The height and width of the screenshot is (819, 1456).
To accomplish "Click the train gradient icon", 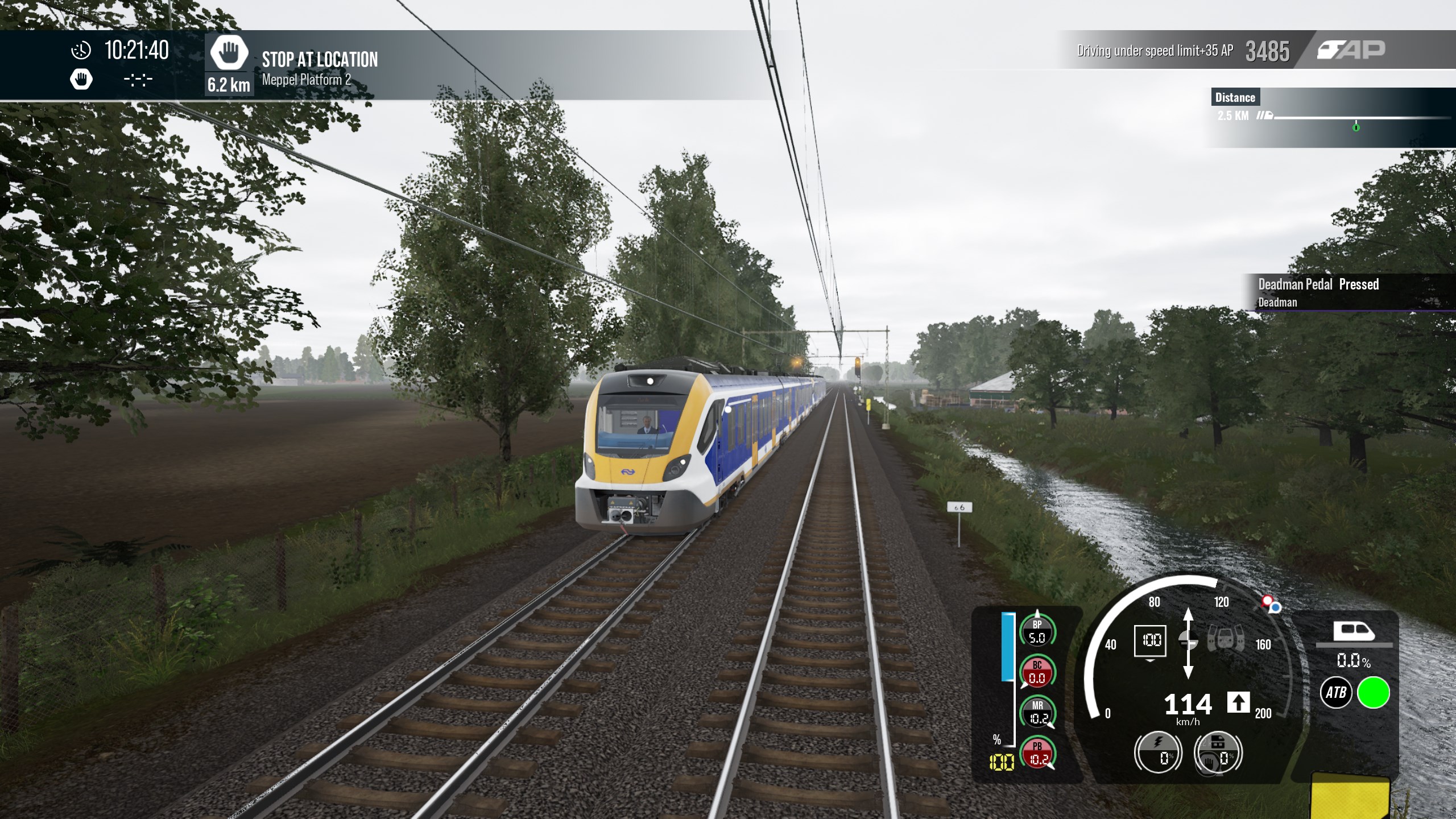I will coord(1354,632).
